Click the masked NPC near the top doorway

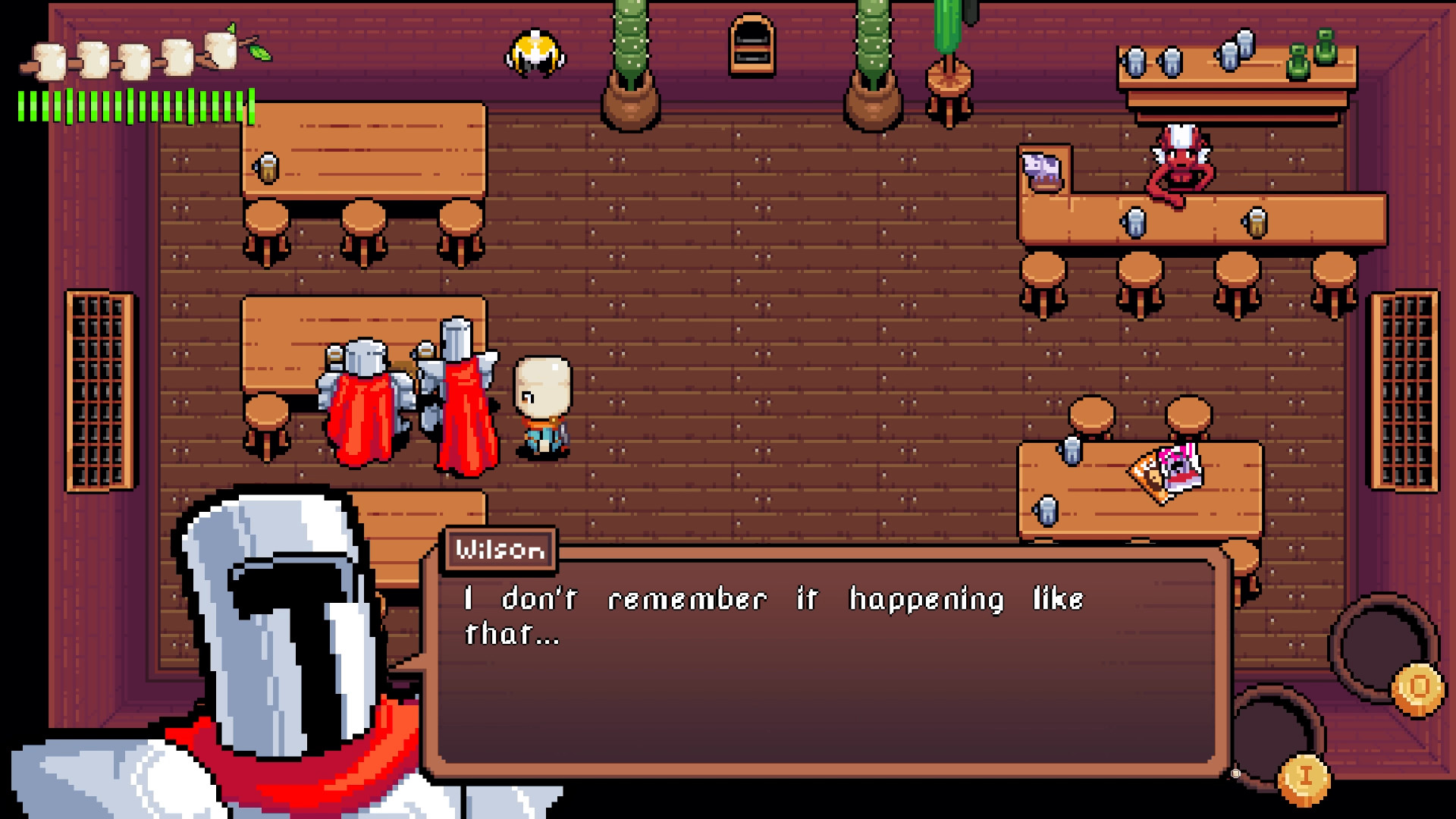pyautogui.click(x=535, y=53)
